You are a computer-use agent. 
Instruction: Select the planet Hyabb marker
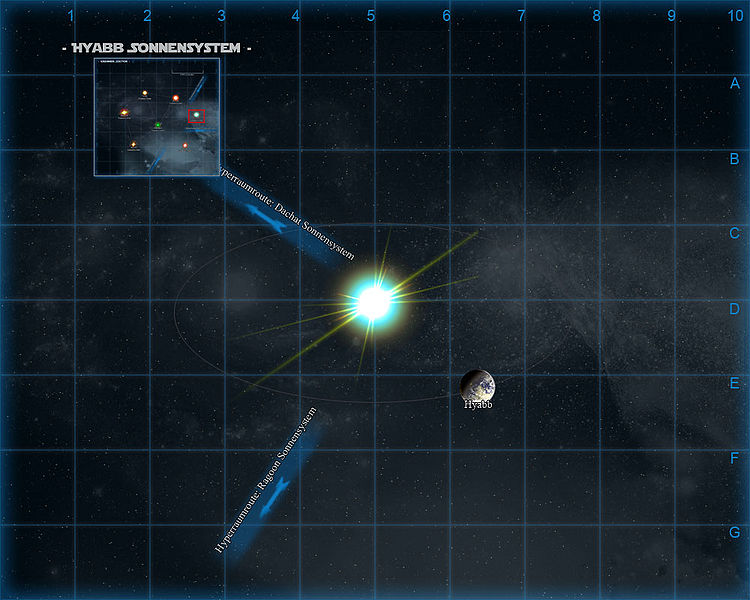pos(477,385)
